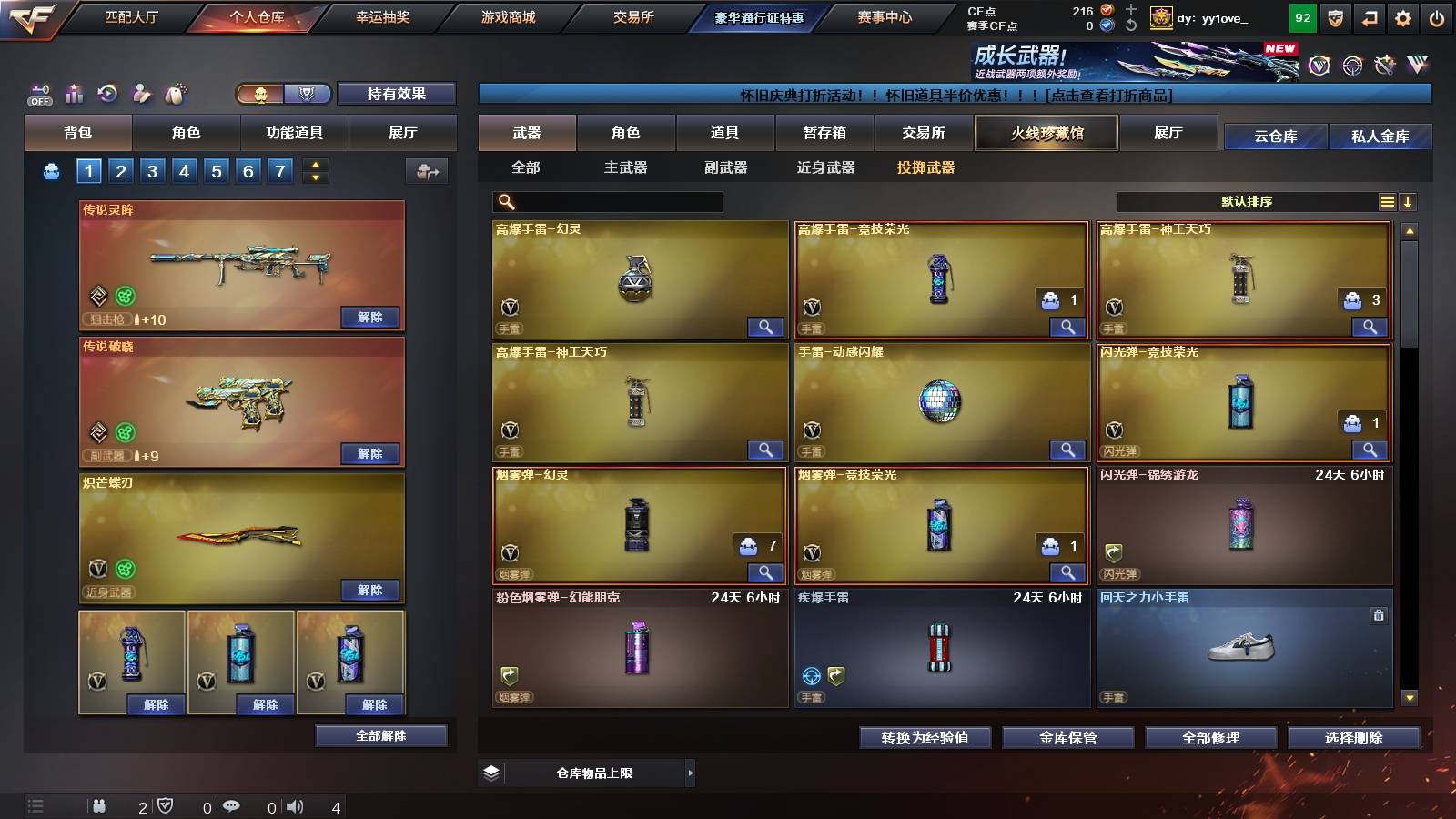Open the friends list icon in status bar
Viewport: 1456px width, 819px height.
(x=100, y=806)
